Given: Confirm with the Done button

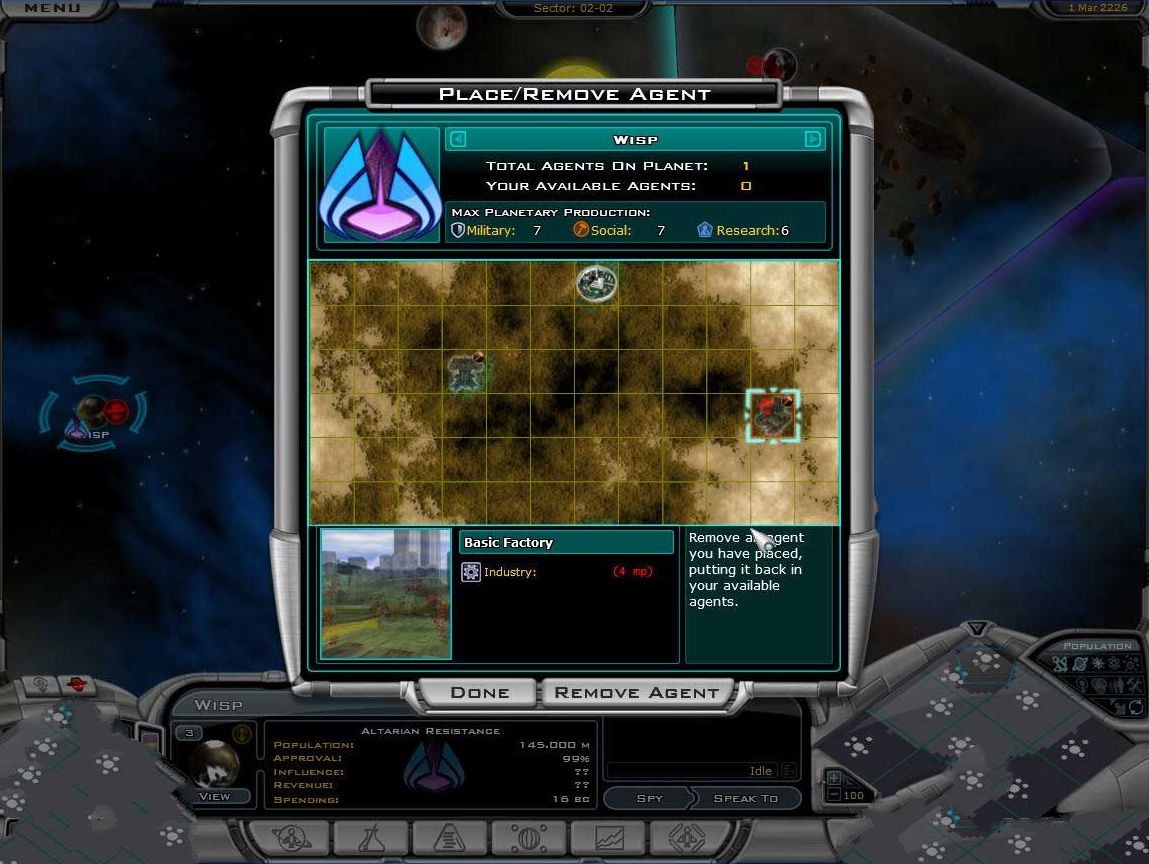Looking at the screenshot, I should (479, 693).
